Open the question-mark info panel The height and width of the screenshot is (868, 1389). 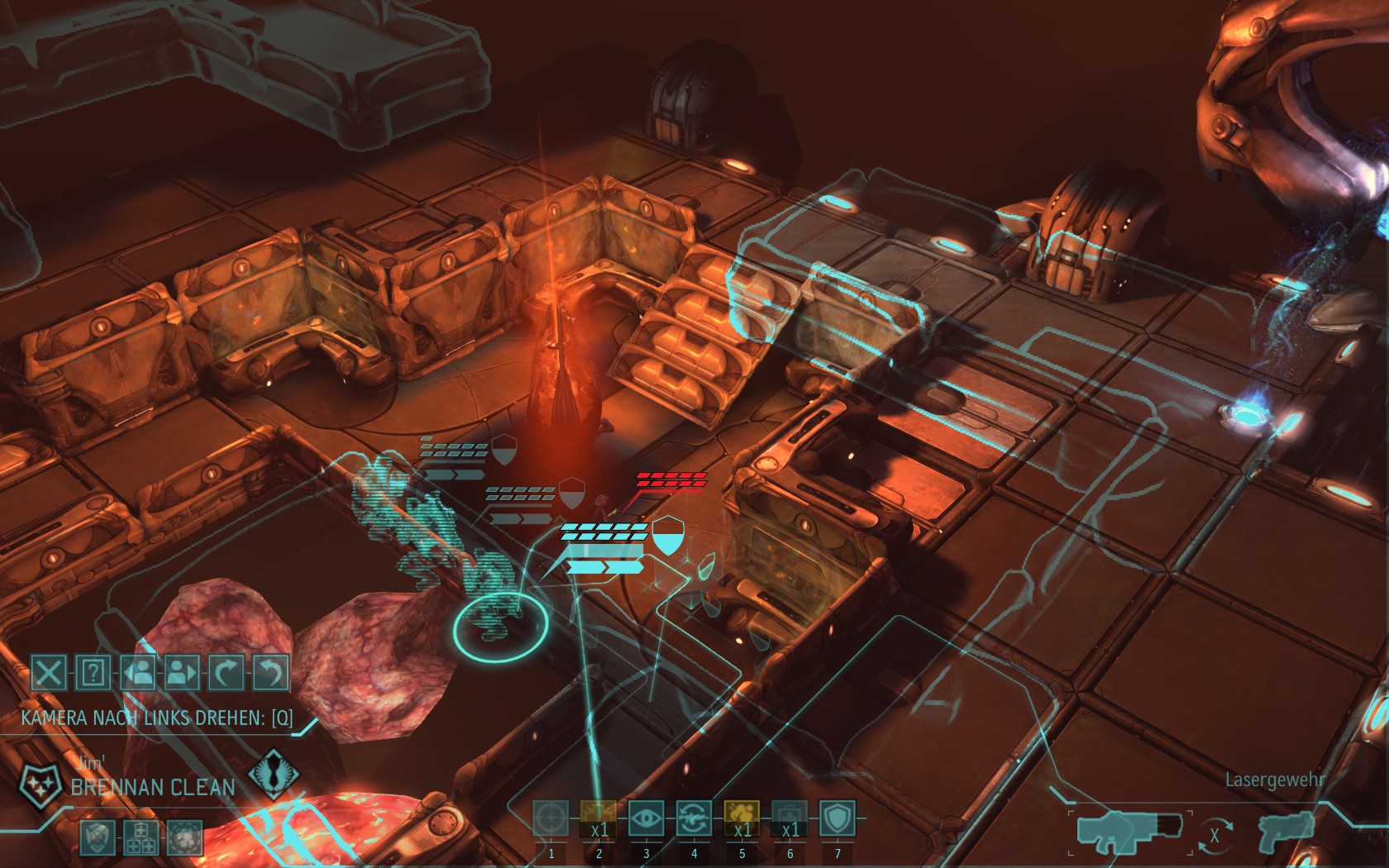pos(93,672)
